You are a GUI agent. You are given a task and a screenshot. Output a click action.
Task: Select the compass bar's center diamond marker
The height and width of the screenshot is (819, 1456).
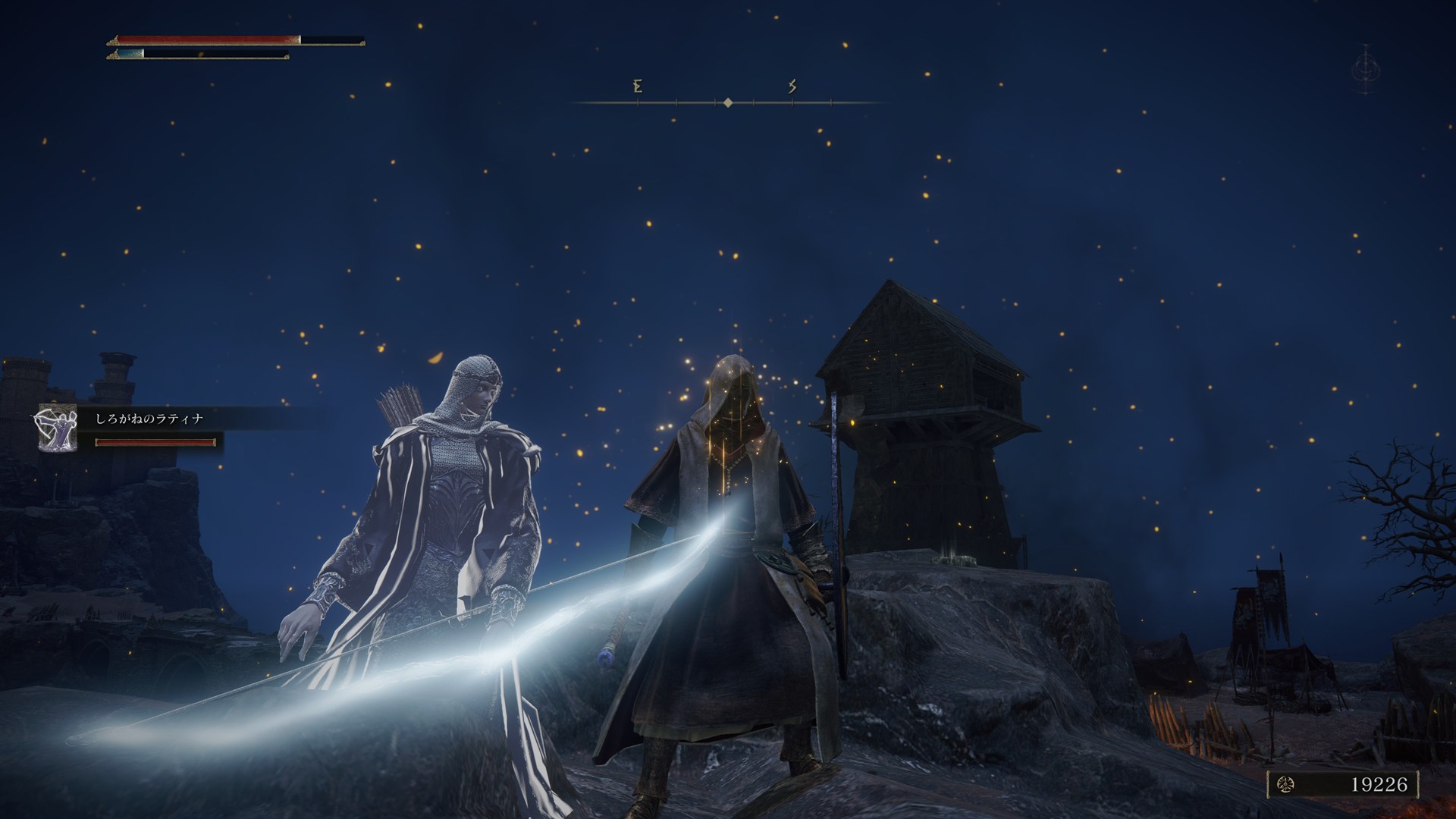(x=728, y=102)
